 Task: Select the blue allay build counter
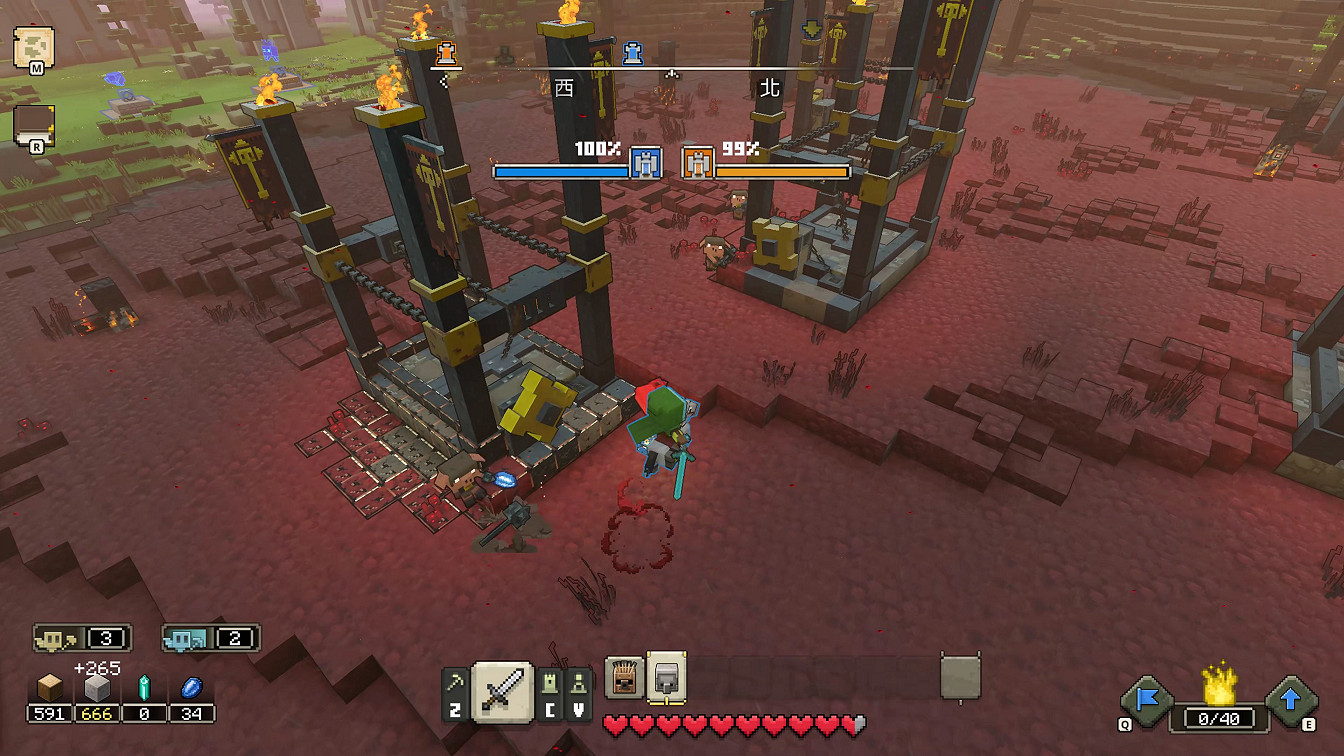point(211,638)
